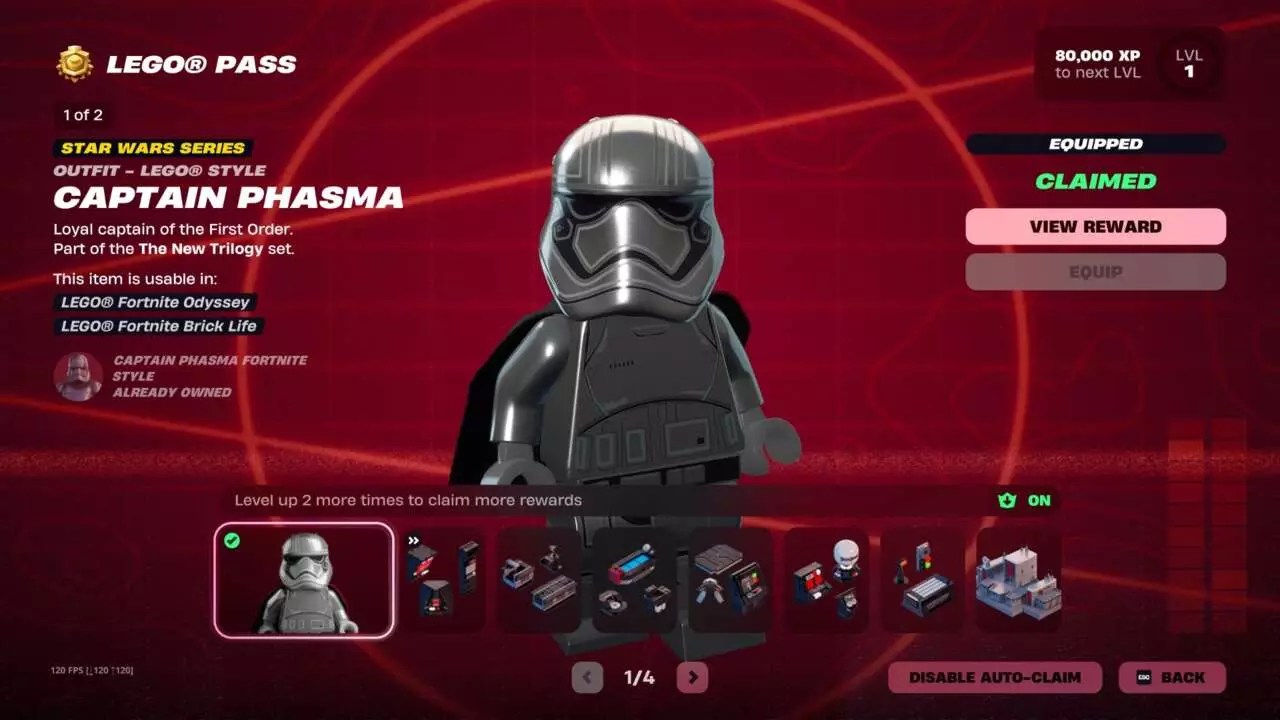Screen dimensions: 1280x720
Task: Click the LEGO Pass crown emblem
Action: [x=71, y=63]
